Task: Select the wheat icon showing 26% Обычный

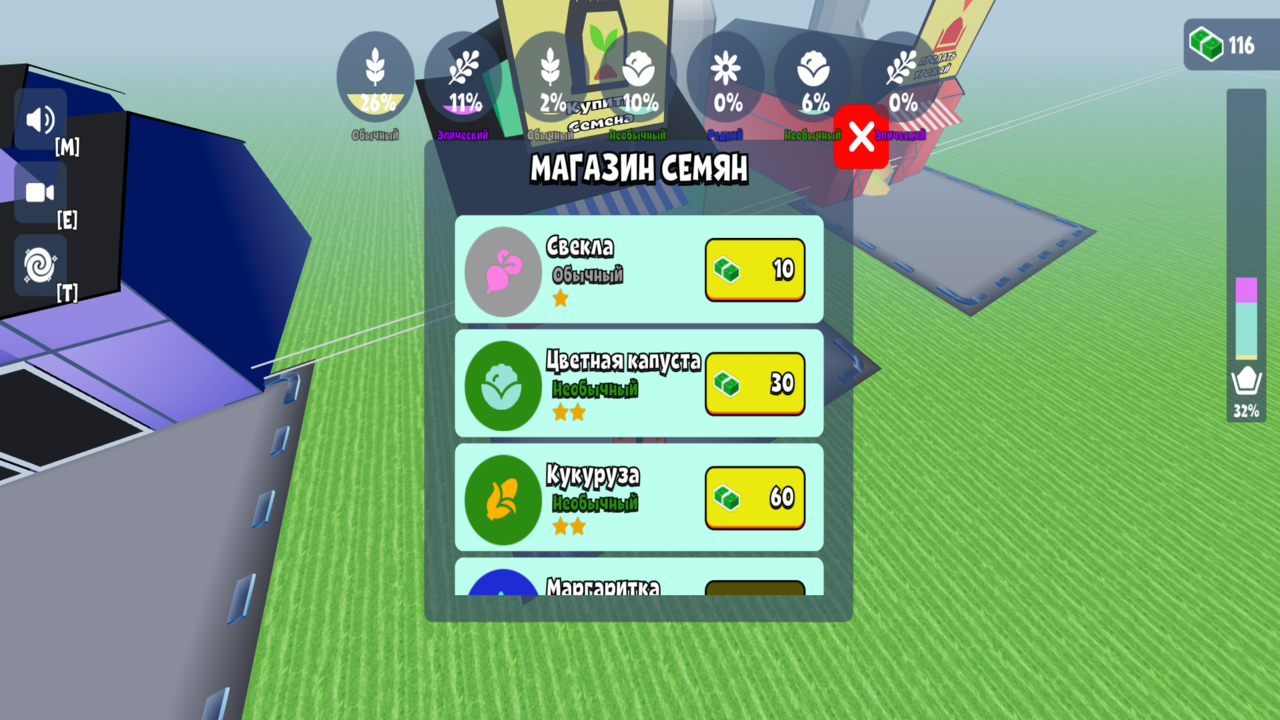Action: click(x=377, y=75)
